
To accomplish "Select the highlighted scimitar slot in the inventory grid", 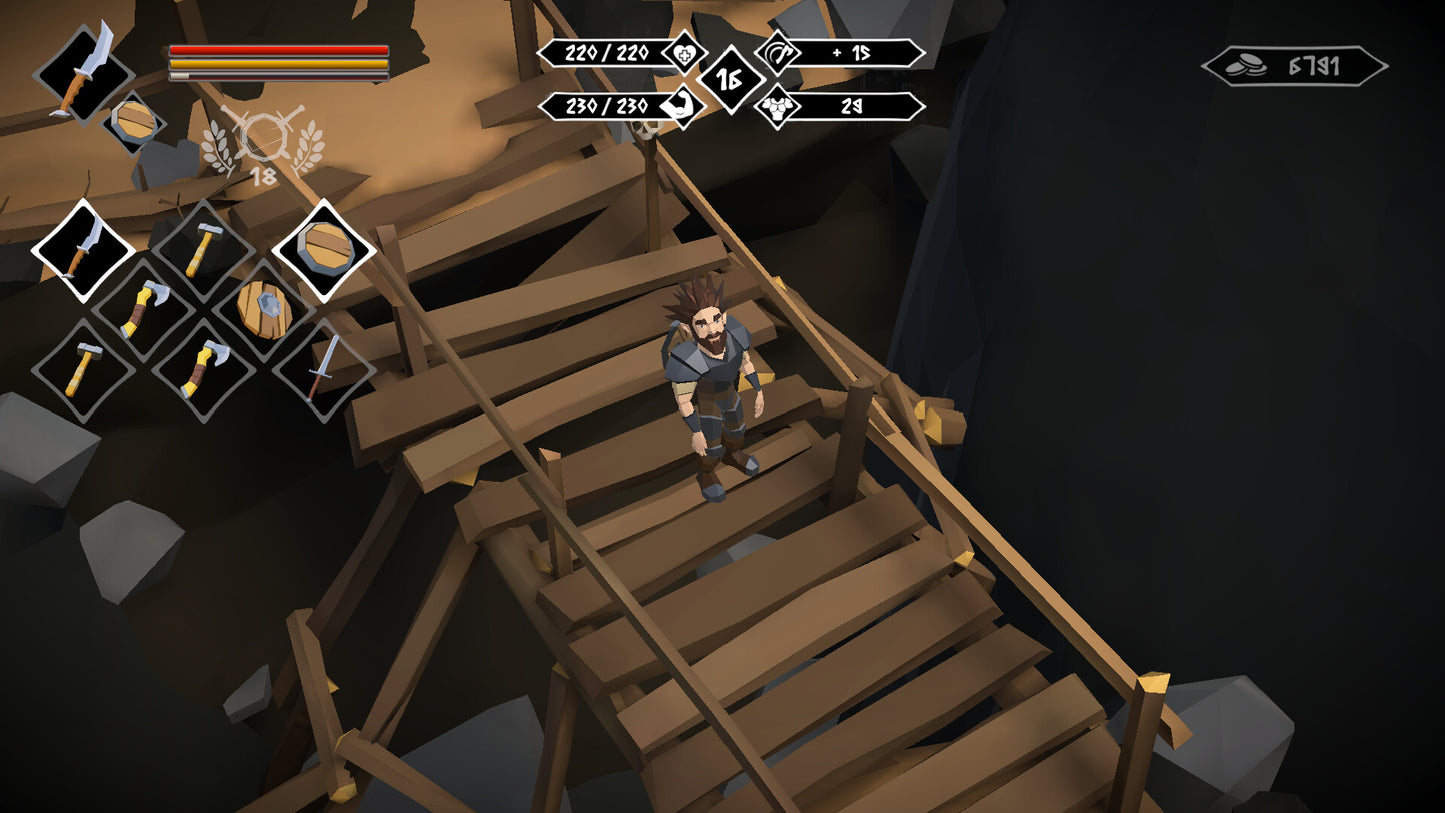I will [83, 250].
